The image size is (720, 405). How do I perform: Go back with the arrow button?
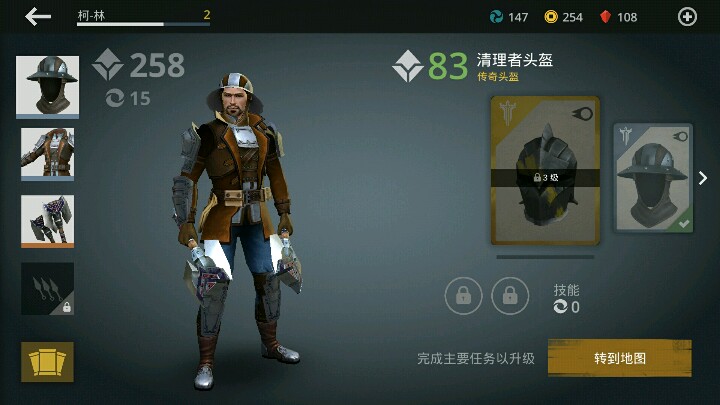pos(38,16)
